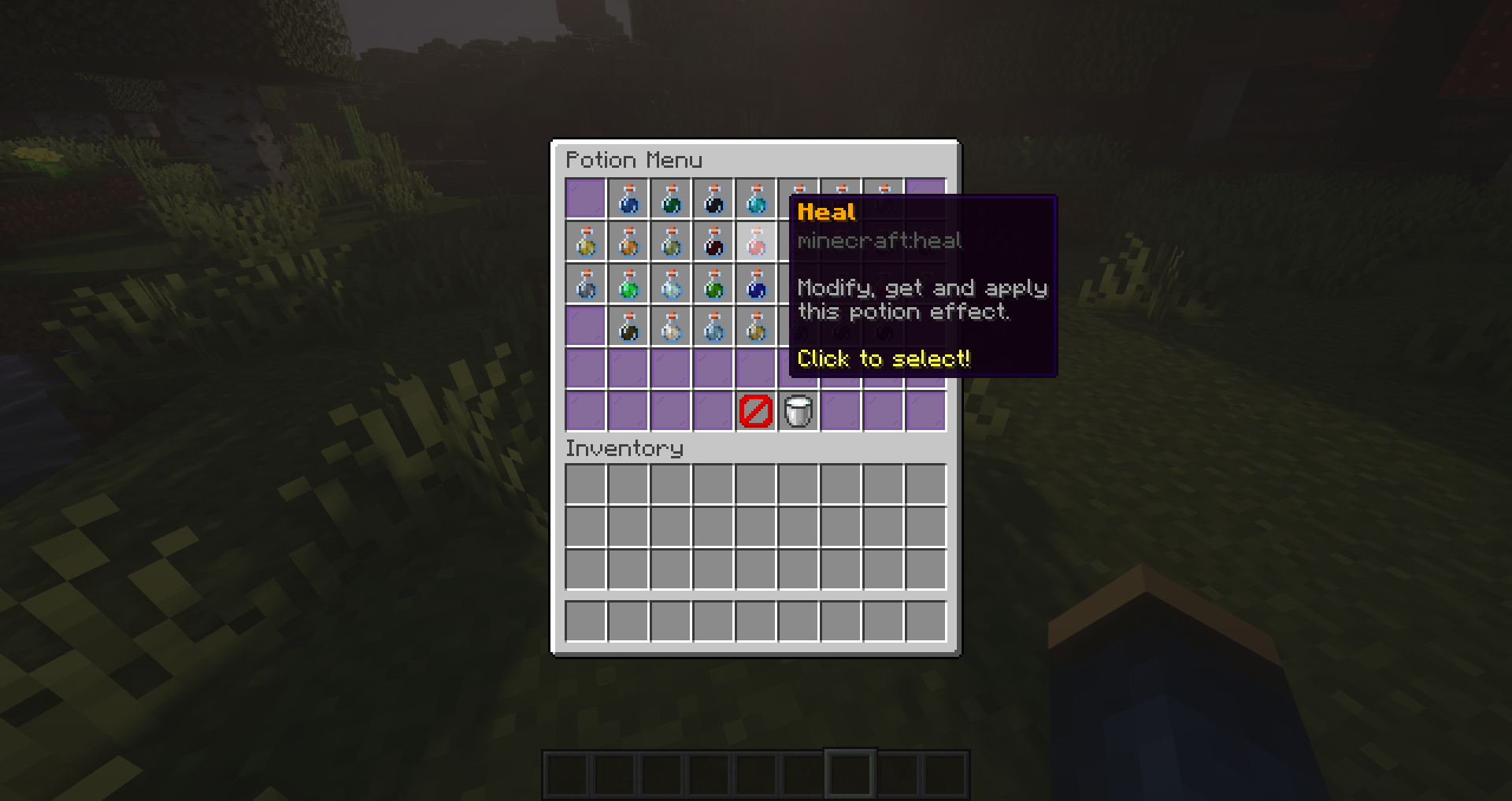Viewport: 1512px width, 801px height.
Task: Select the Heal potion effect
Action: pyautogui.click(x=755, y=242)
